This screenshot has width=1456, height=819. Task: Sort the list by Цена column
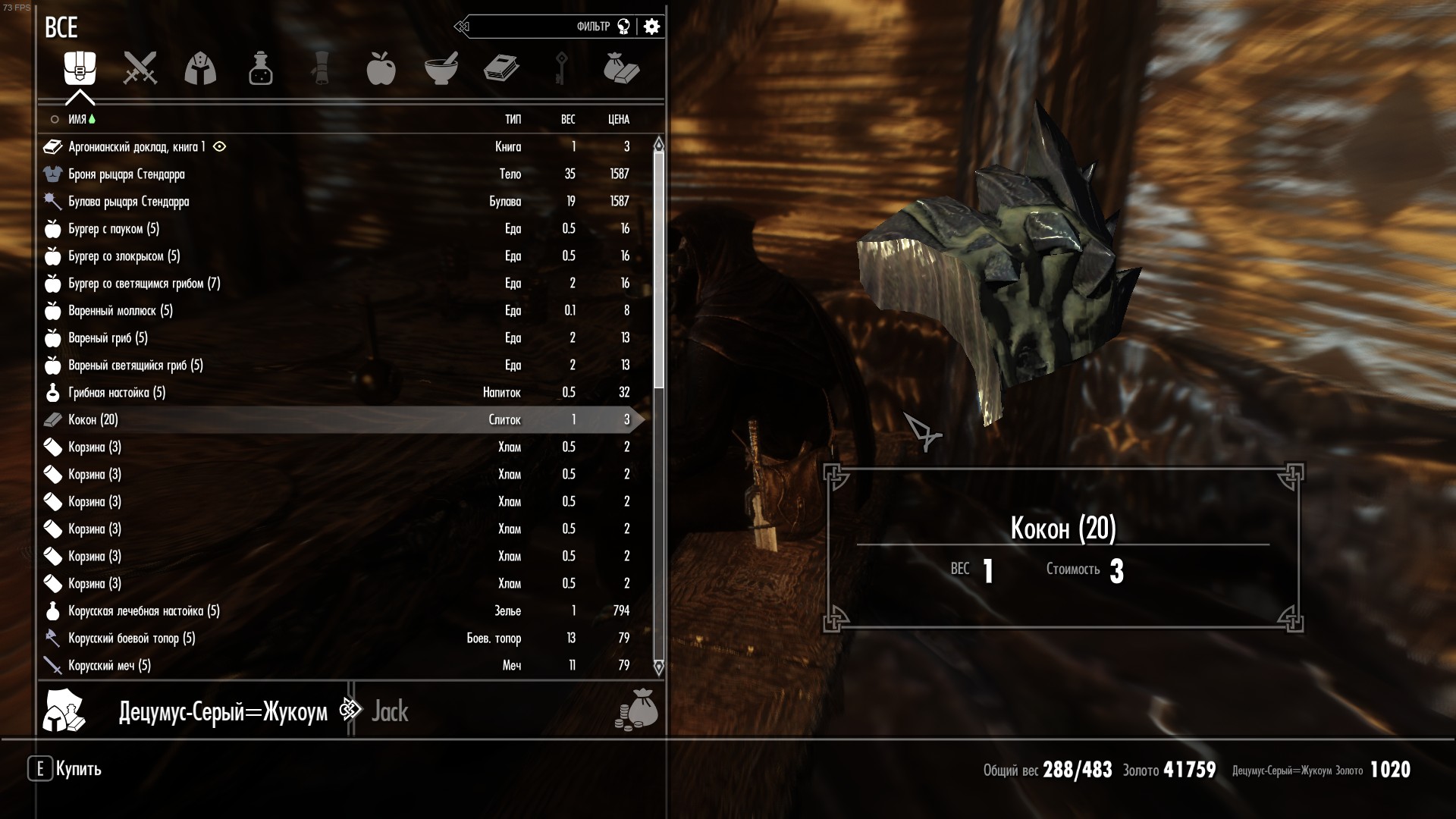618,119
